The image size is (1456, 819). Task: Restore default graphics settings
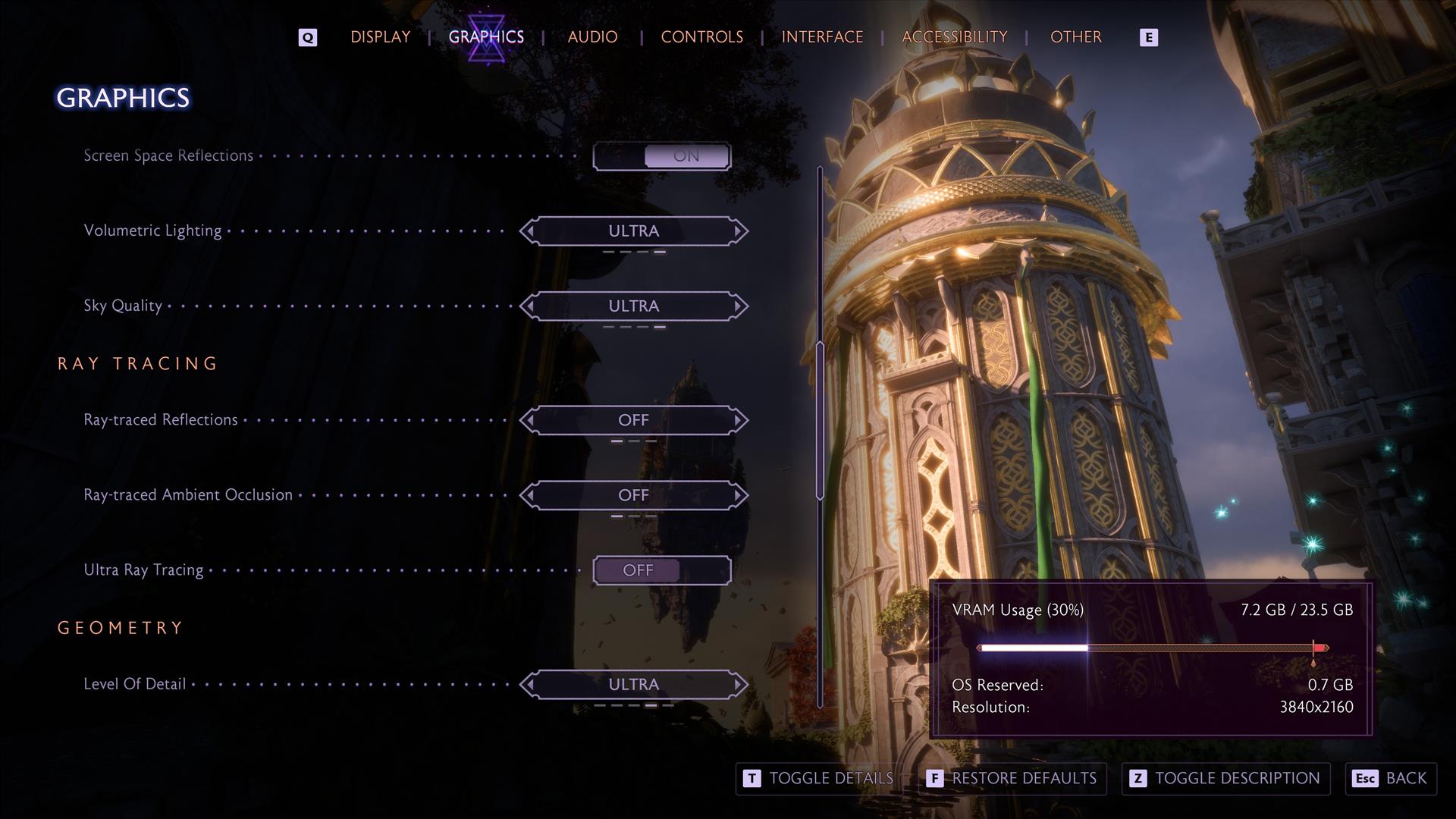(x=1012, y=779)
